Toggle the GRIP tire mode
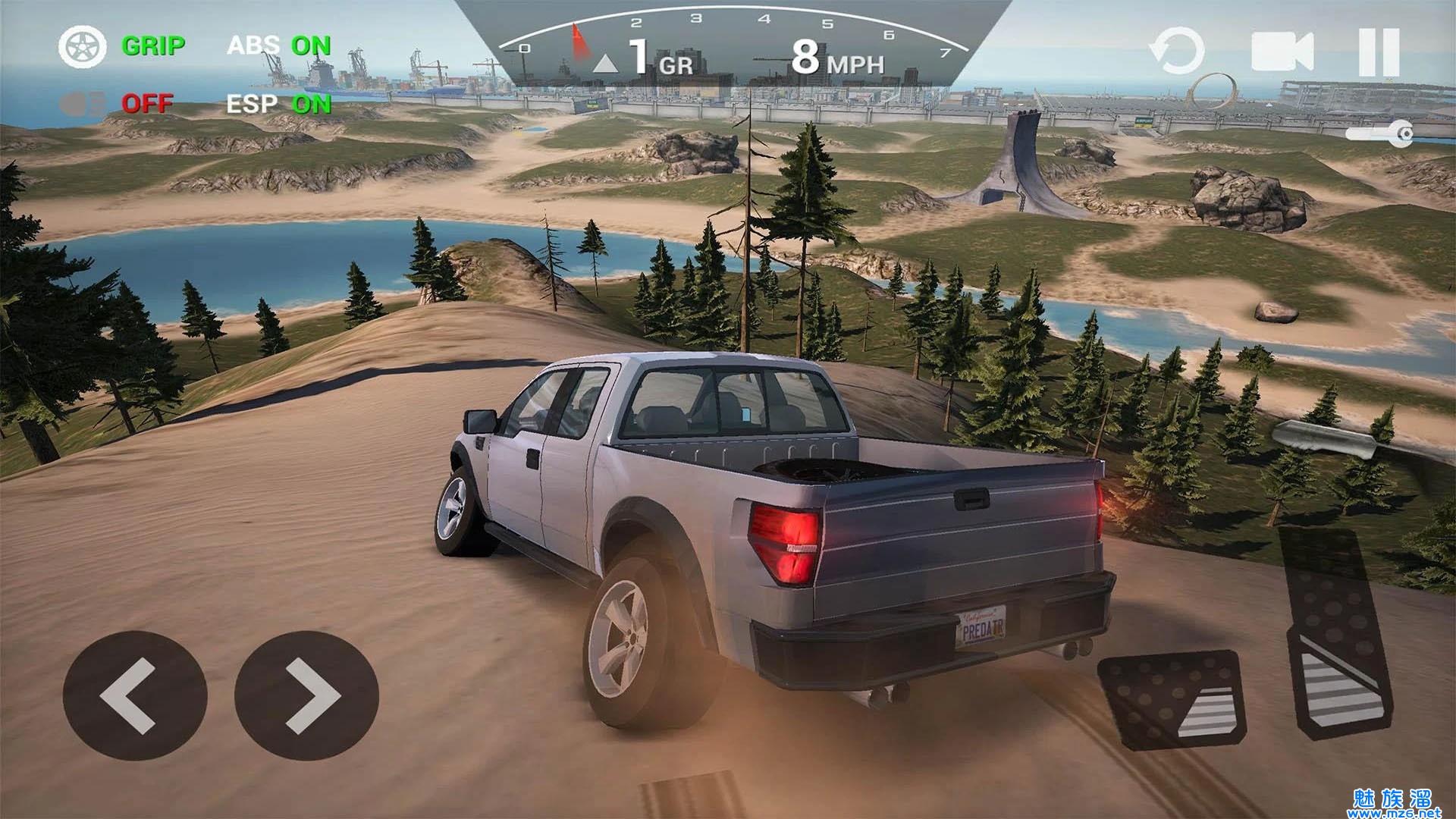Viewport: 1456px width, 819px height. coord(123,47)
